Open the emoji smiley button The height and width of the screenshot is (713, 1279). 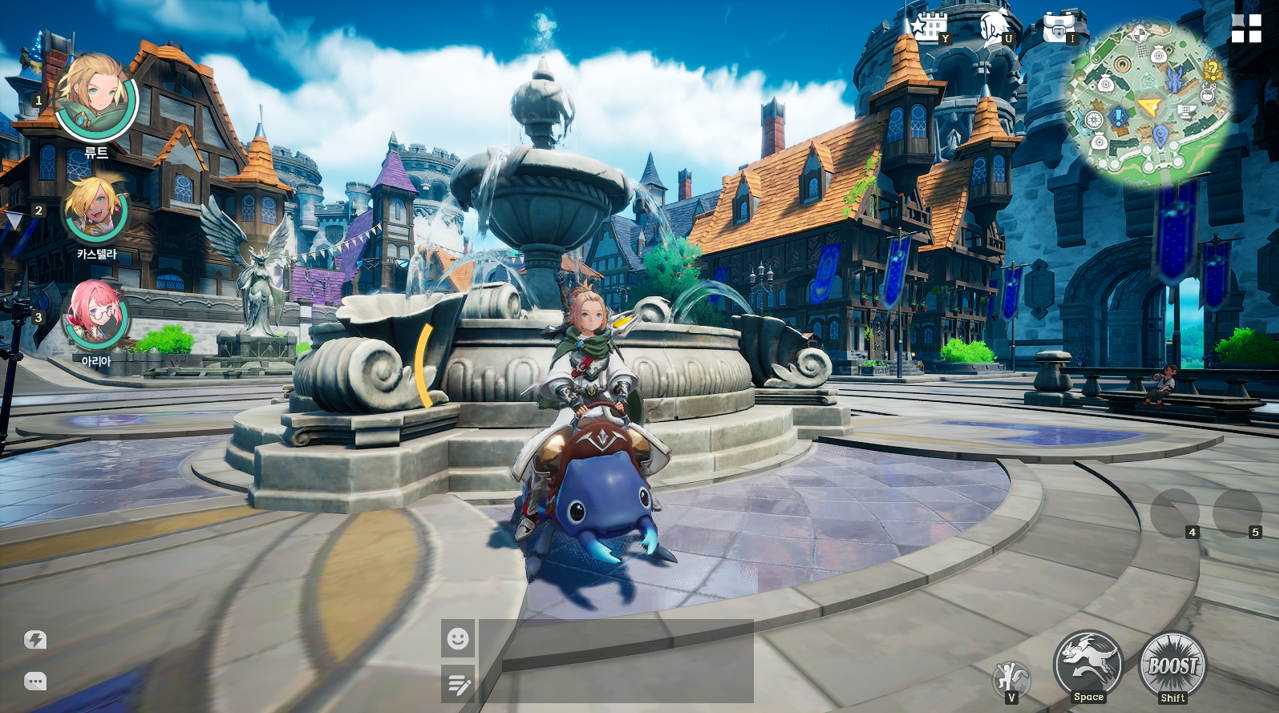458,638
